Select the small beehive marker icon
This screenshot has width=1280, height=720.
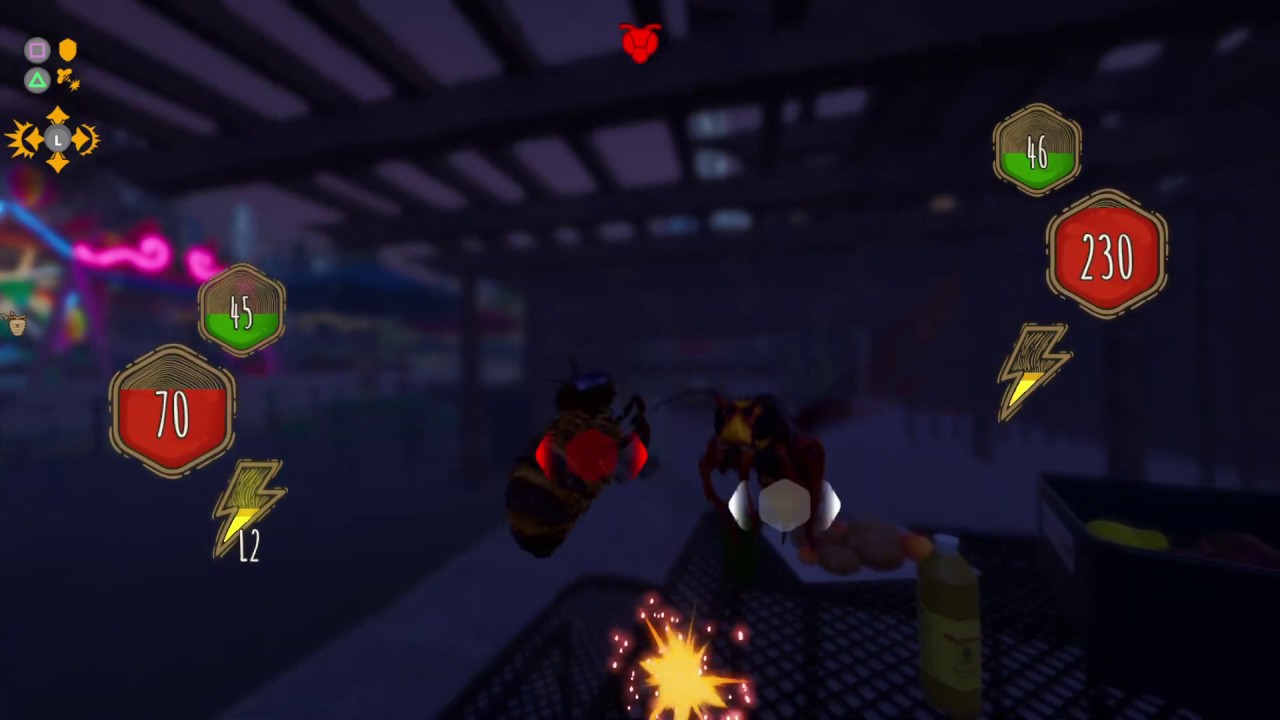pyautogui.click(x=15, y=323)
